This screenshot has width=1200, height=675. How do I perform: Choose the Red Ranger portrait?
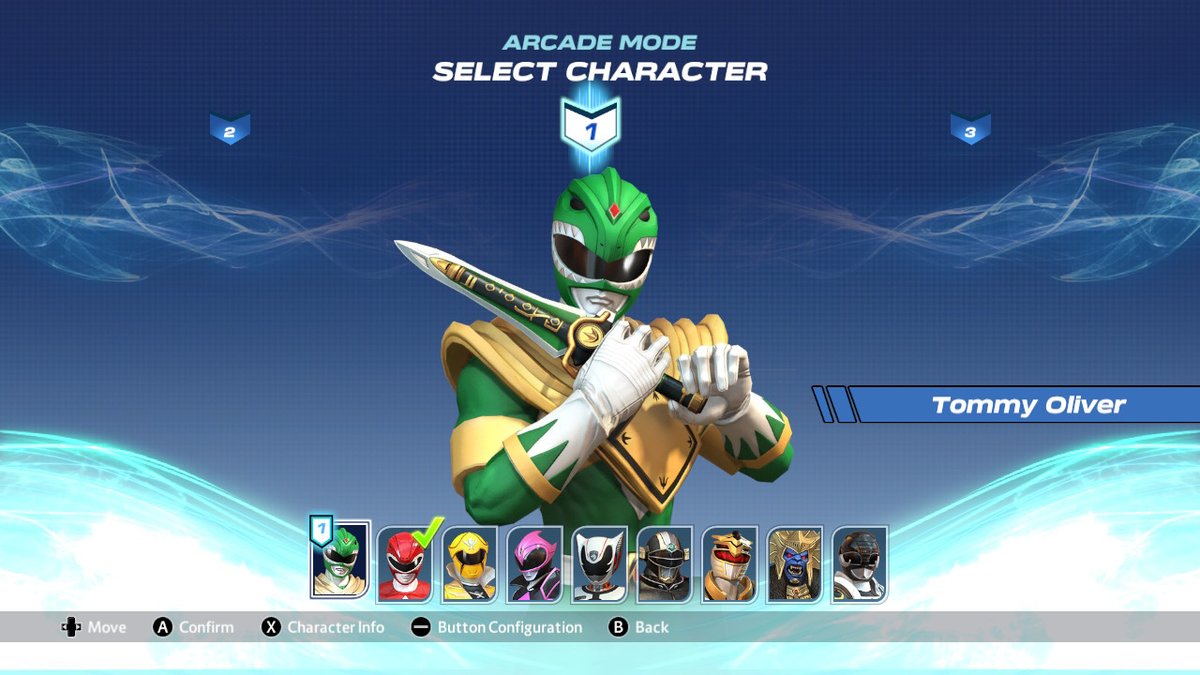(404, 565)
